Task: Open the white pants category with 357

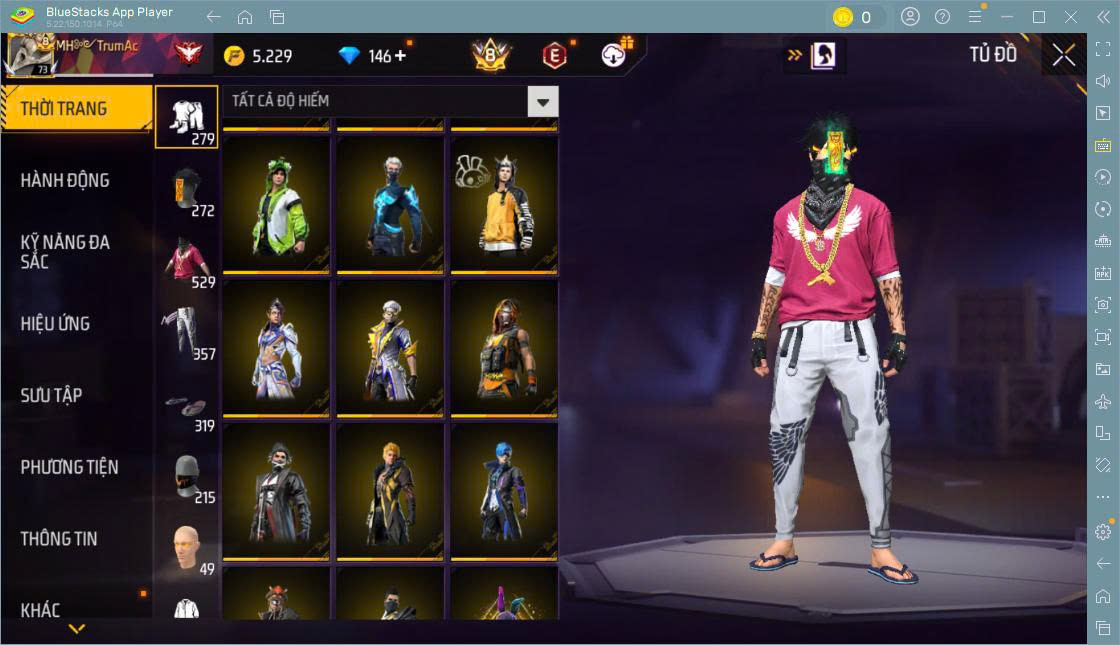Action: coord(187,332)
